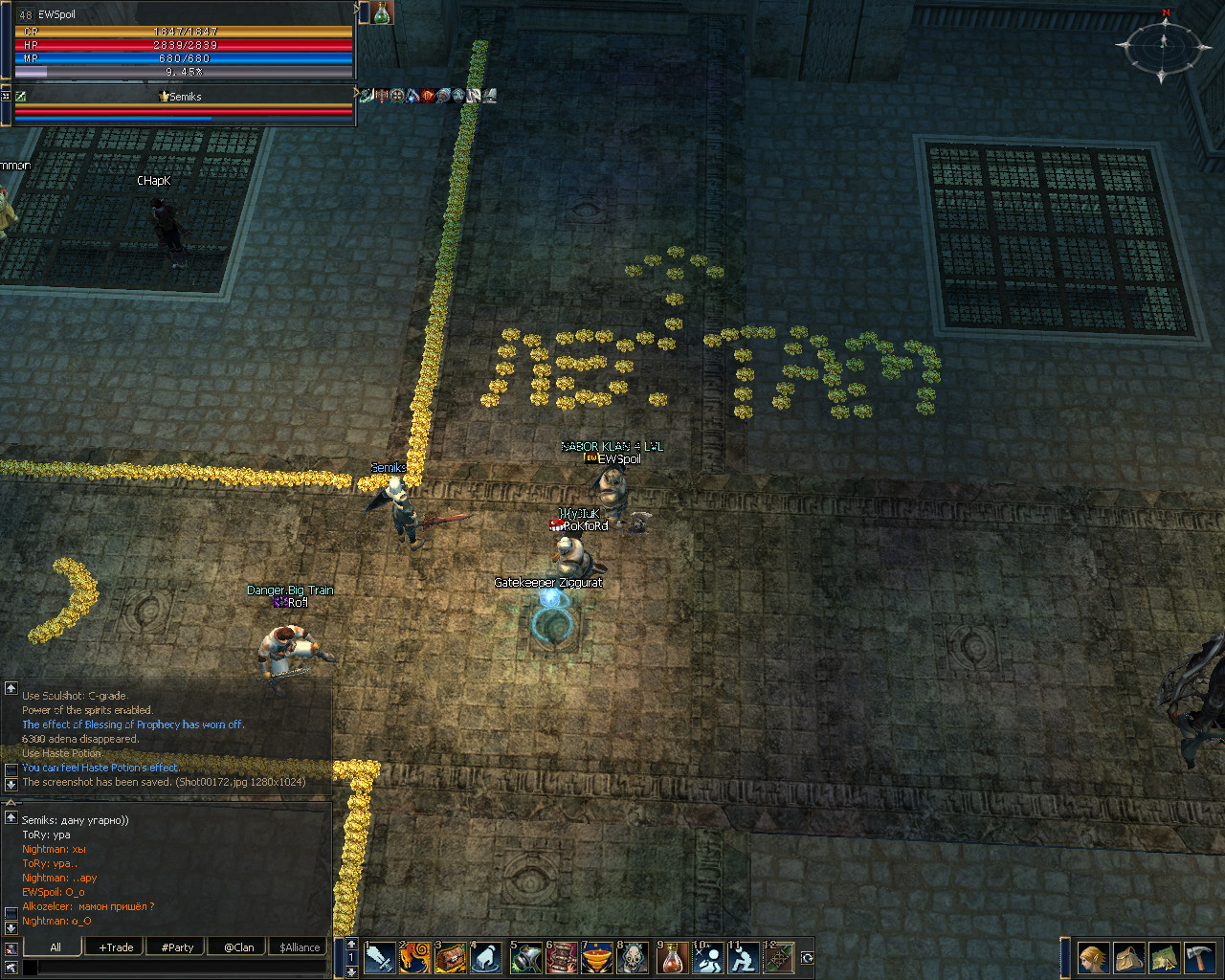This screenshot has height=980, width=1225.
Task: Open the inventory bag
Action: point(1128,957)
